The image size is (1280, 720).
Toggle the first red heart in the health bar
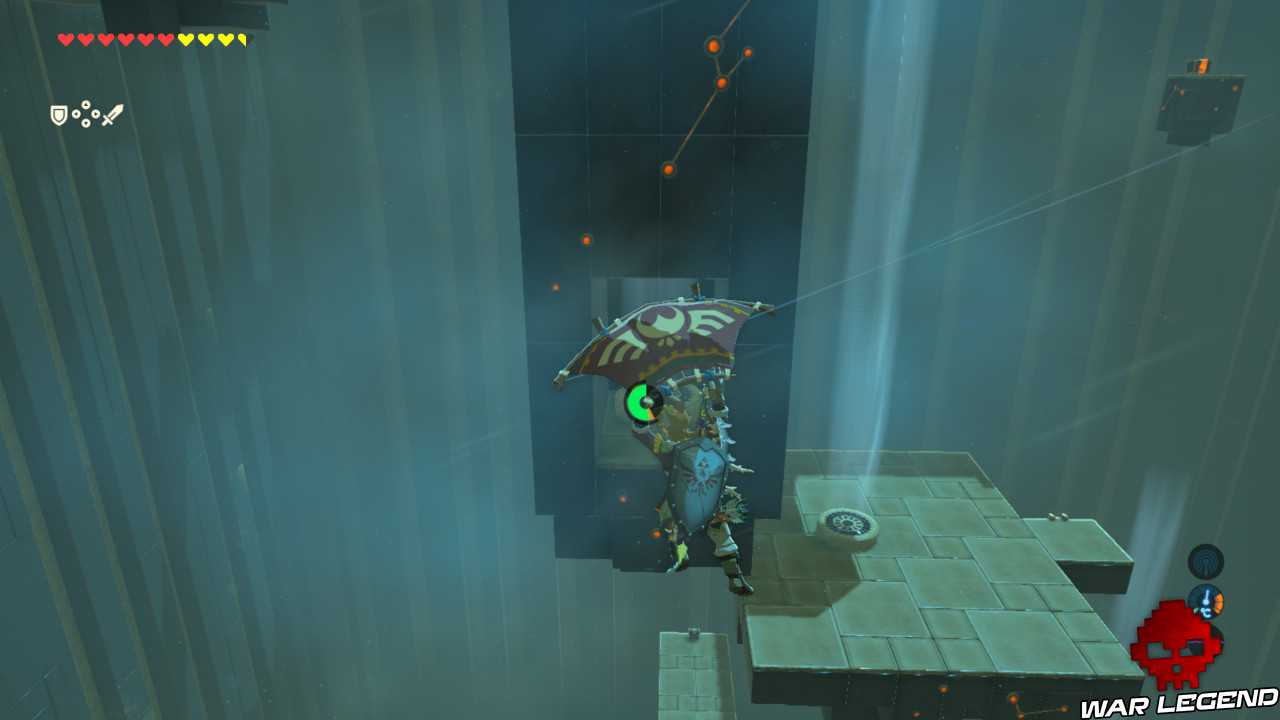tap(66, 40)
